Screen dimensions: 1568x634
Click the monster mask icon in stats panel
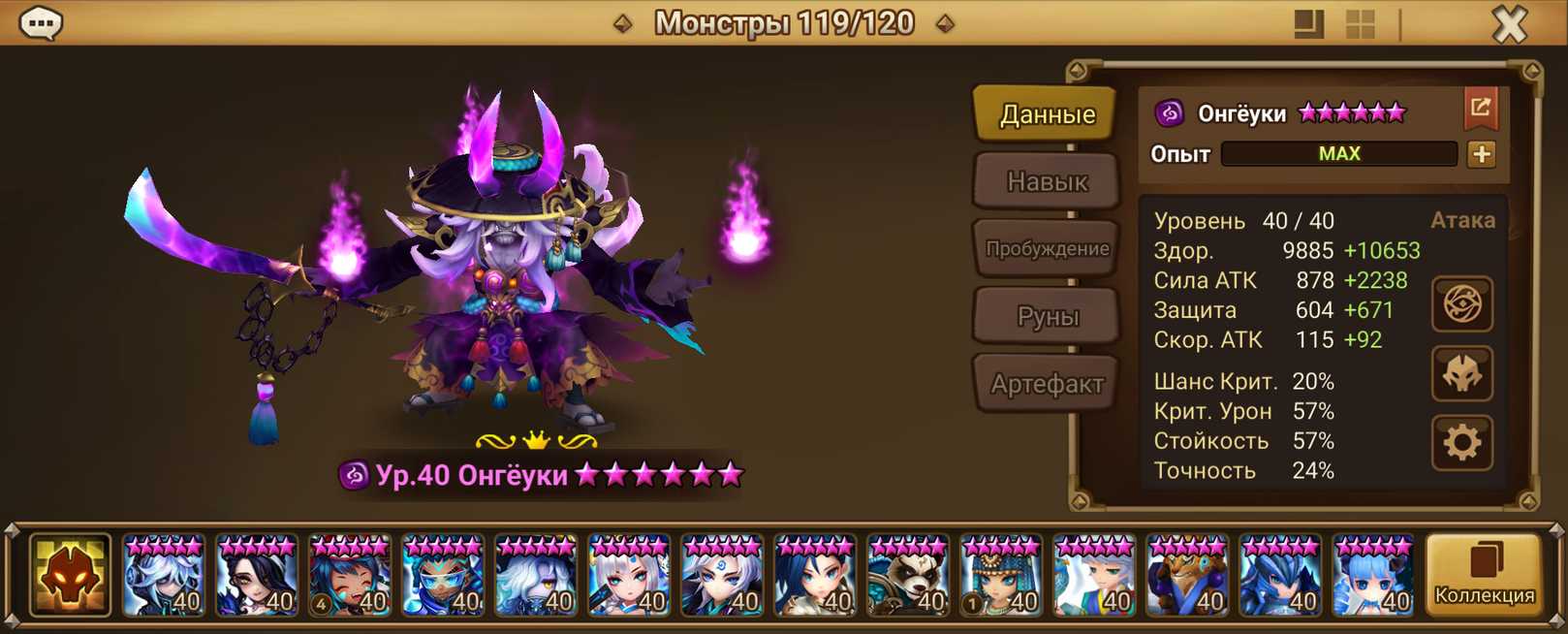point(1461,374)
